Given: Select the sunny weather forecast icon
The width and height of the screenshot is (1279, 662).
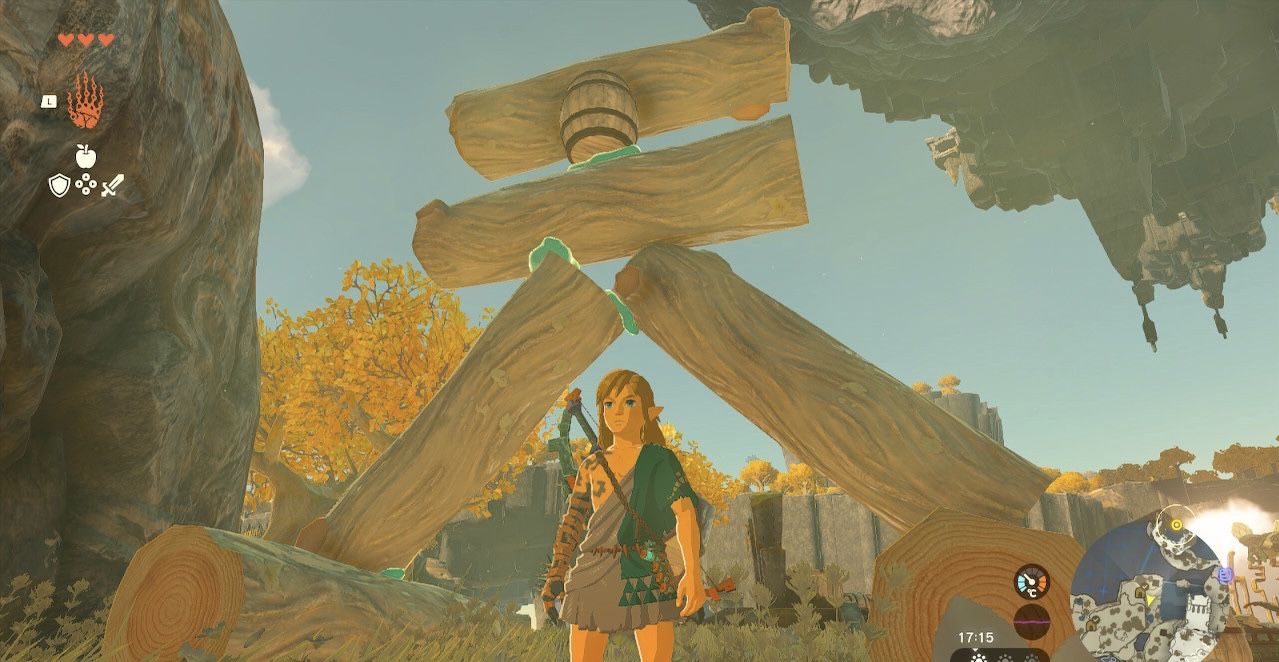Looking at the screenshot, I should pyautogui.click(x=977, y=656).
